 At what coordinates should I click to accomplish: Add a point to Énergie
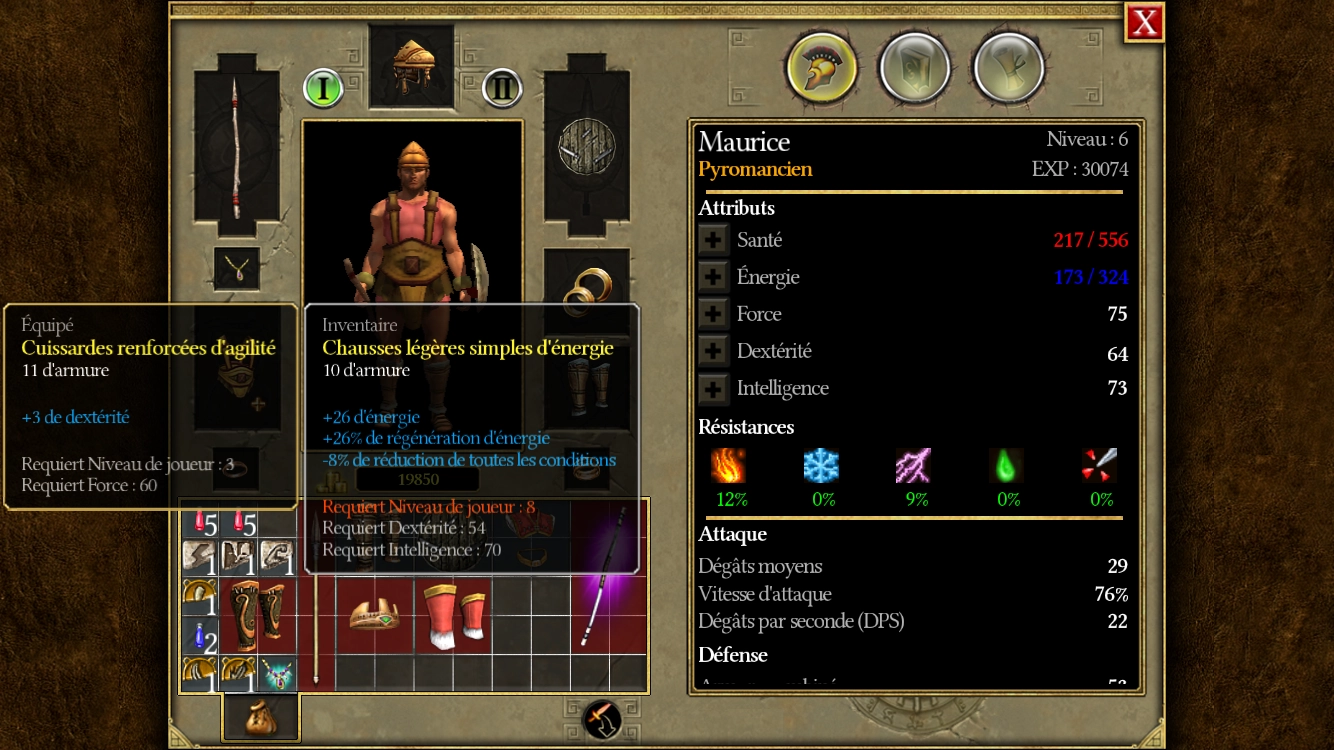pos(713,277)
